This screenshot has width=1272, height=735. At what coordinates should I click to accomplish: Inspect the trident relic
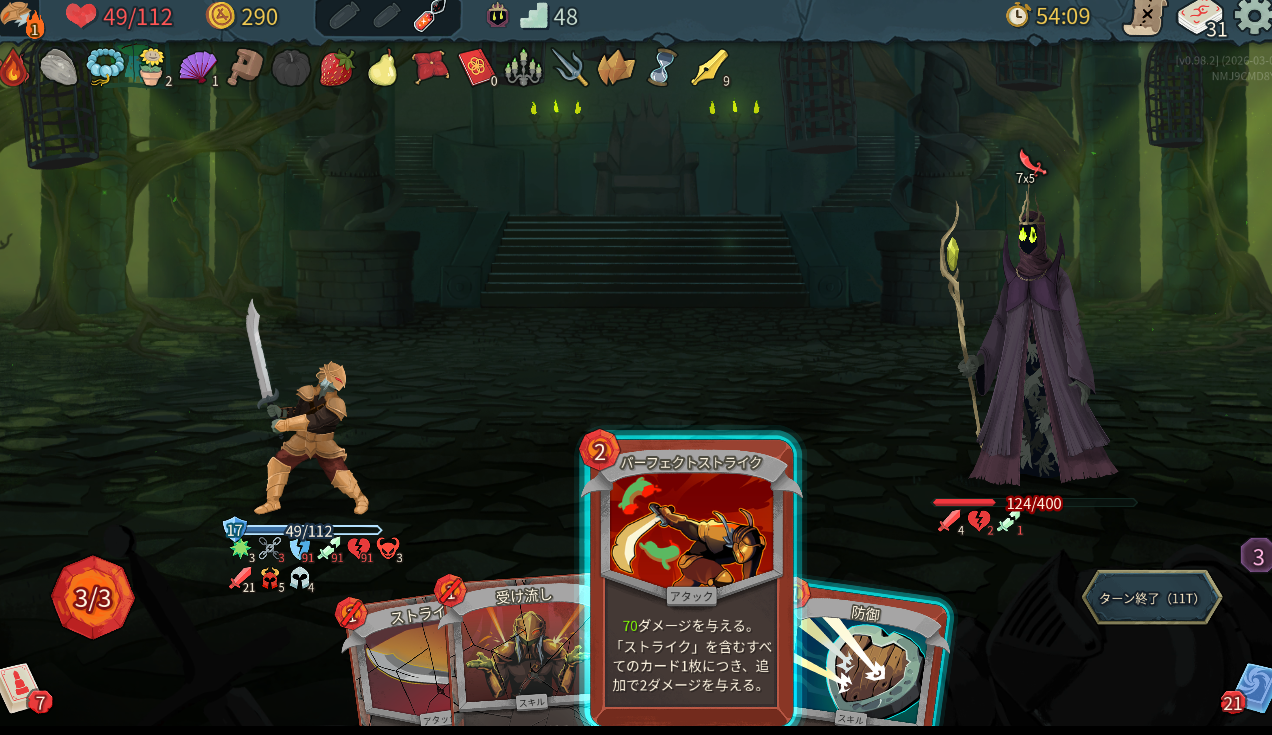[570, 67]
